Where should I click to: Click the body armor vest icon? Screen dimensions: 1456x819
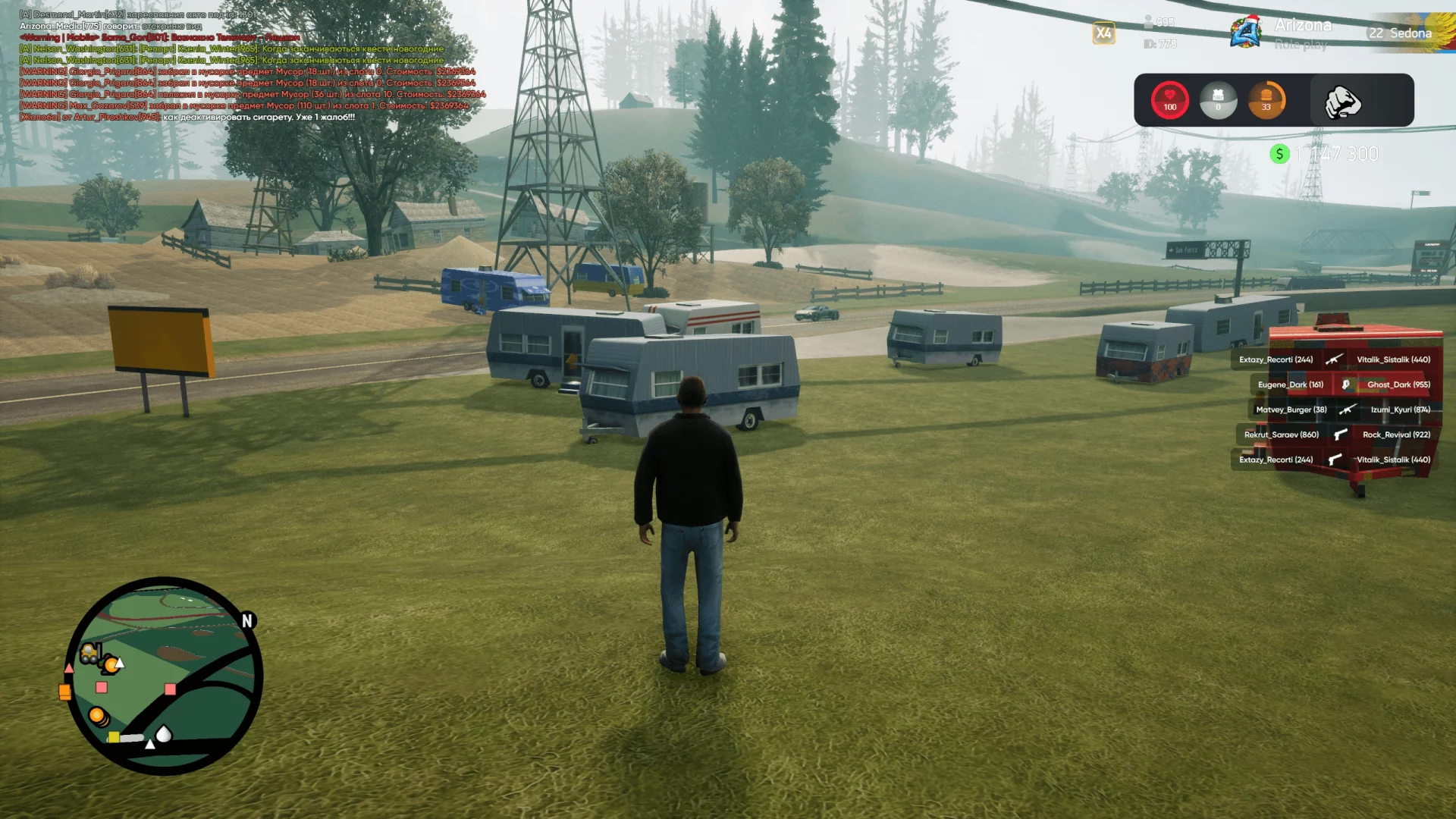click(1218, 99)
